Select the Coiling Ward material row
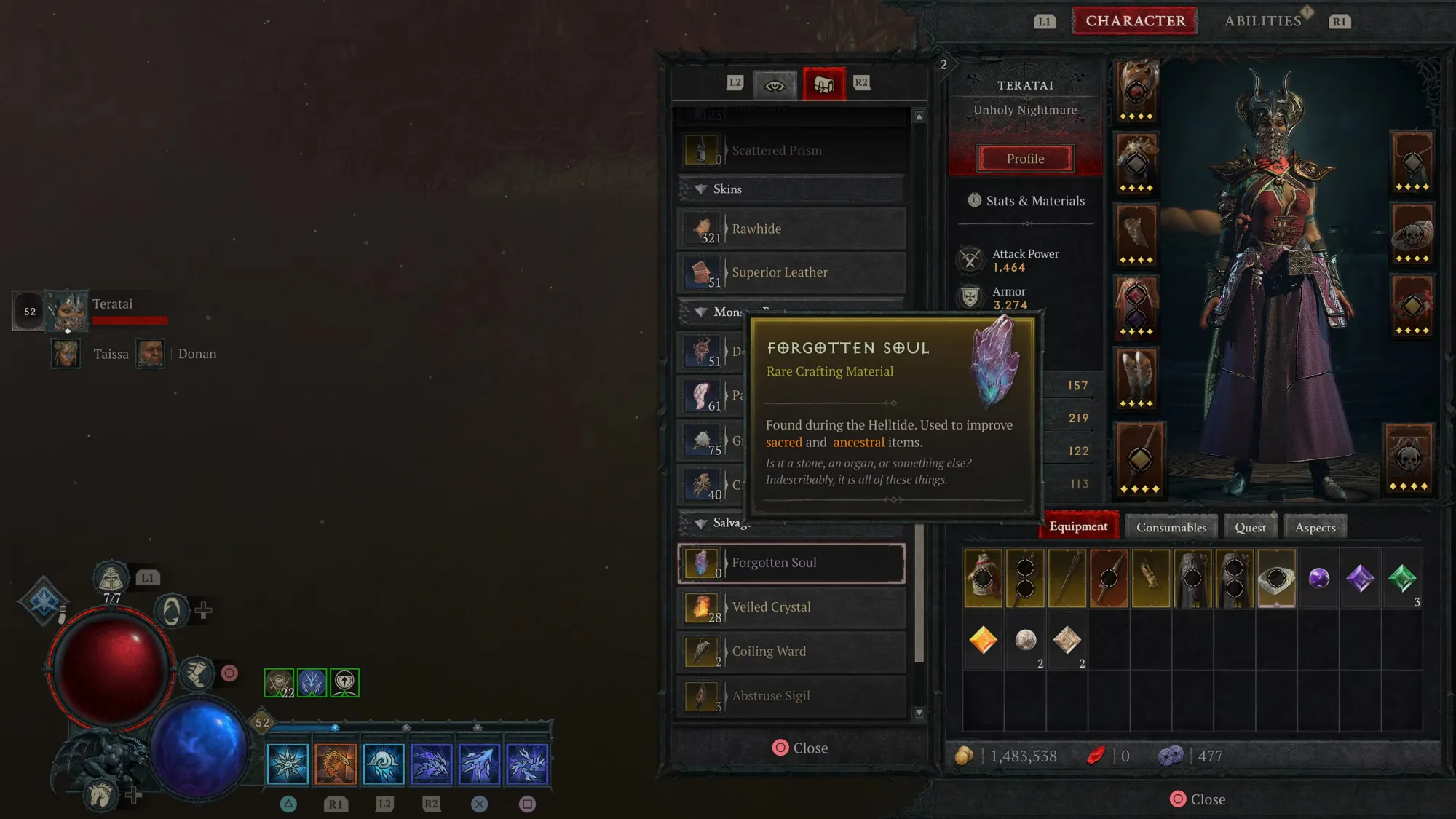The image size is (1456, 819). point(791,652)
